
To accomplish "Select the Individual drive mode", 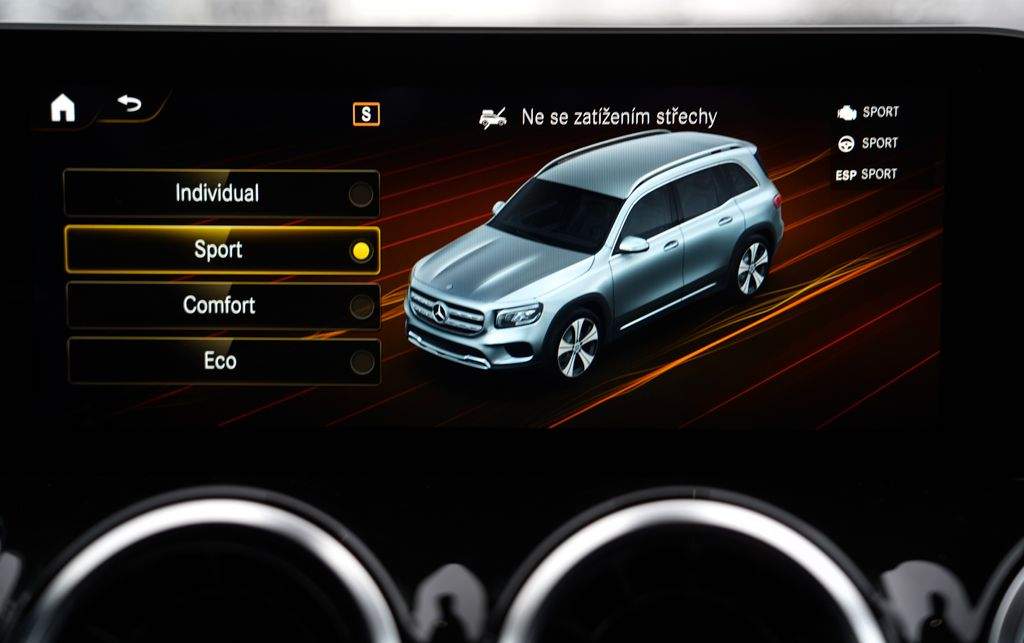I will pos(221,194).
